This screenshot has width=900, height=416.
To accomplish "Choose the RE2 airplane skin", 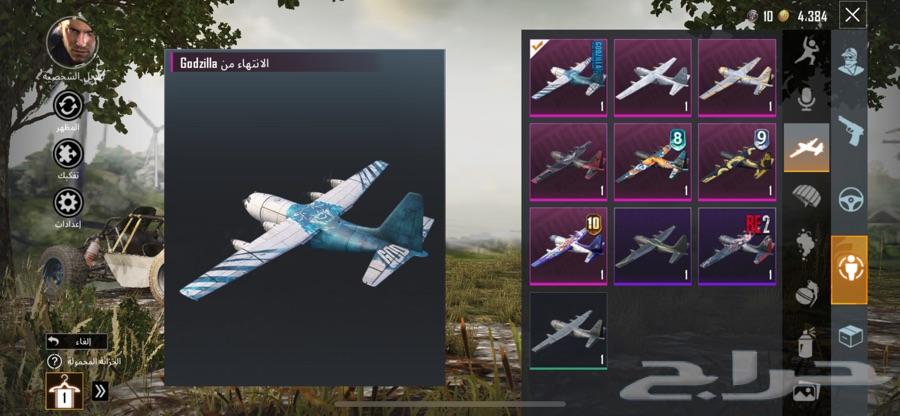I will 737,245.
